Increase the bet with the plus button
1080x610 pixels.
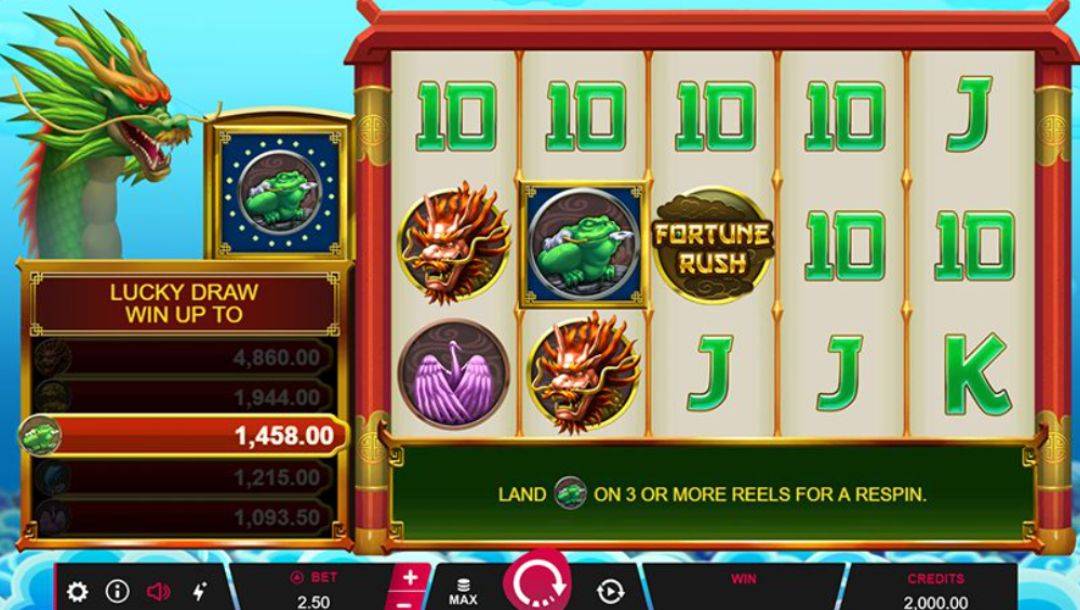point(411,578)
